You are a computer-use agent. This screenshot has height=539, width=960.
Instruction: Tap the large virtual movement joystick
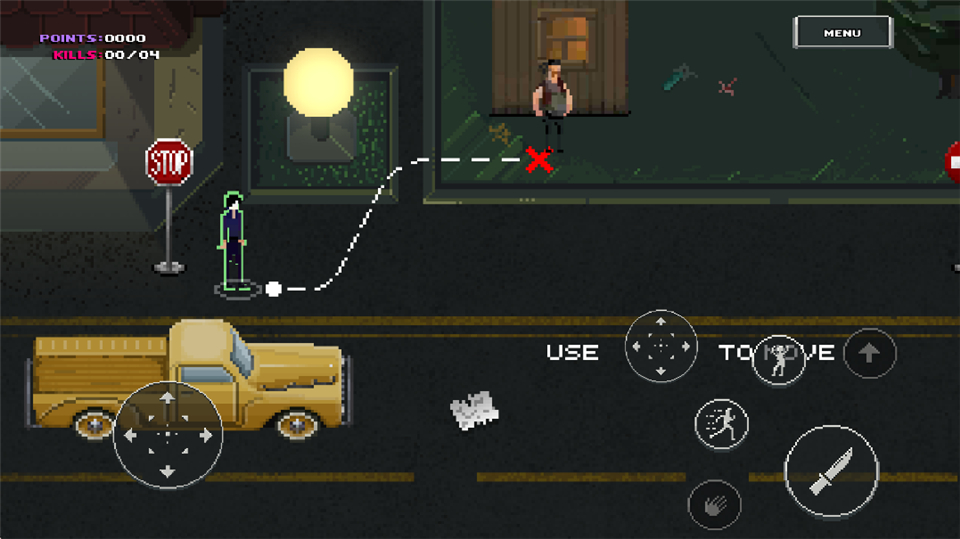click(167, 435)
